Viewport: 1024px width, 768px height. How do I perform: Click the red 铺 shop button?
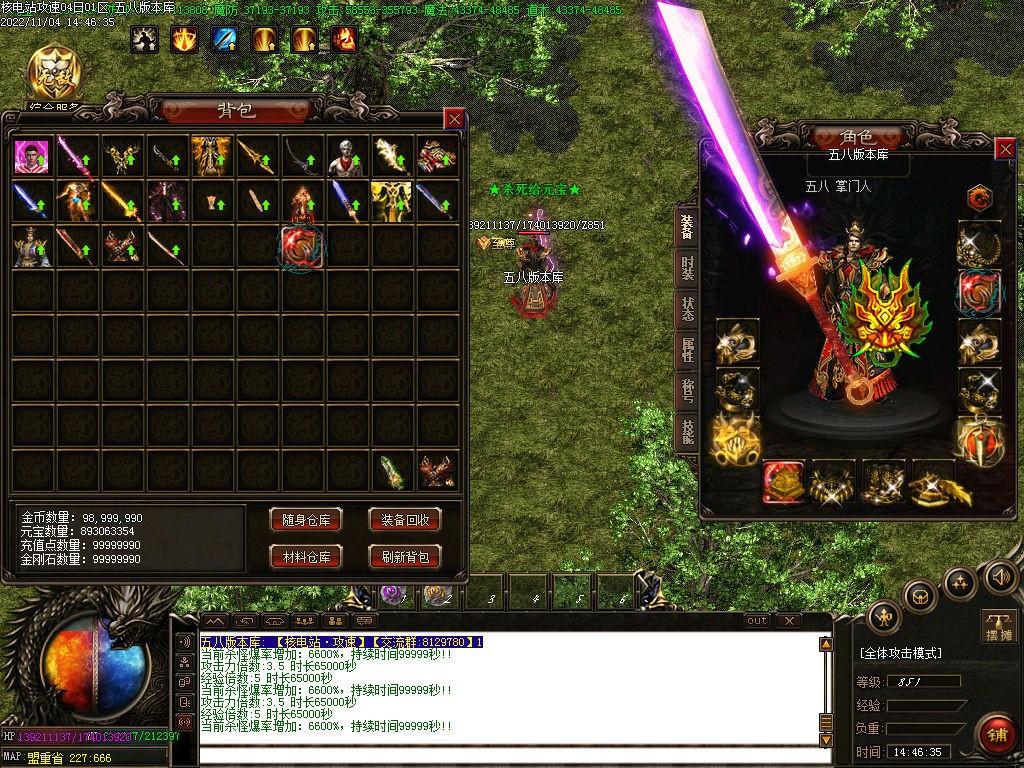pyautogui.click(x=996, y=735)
